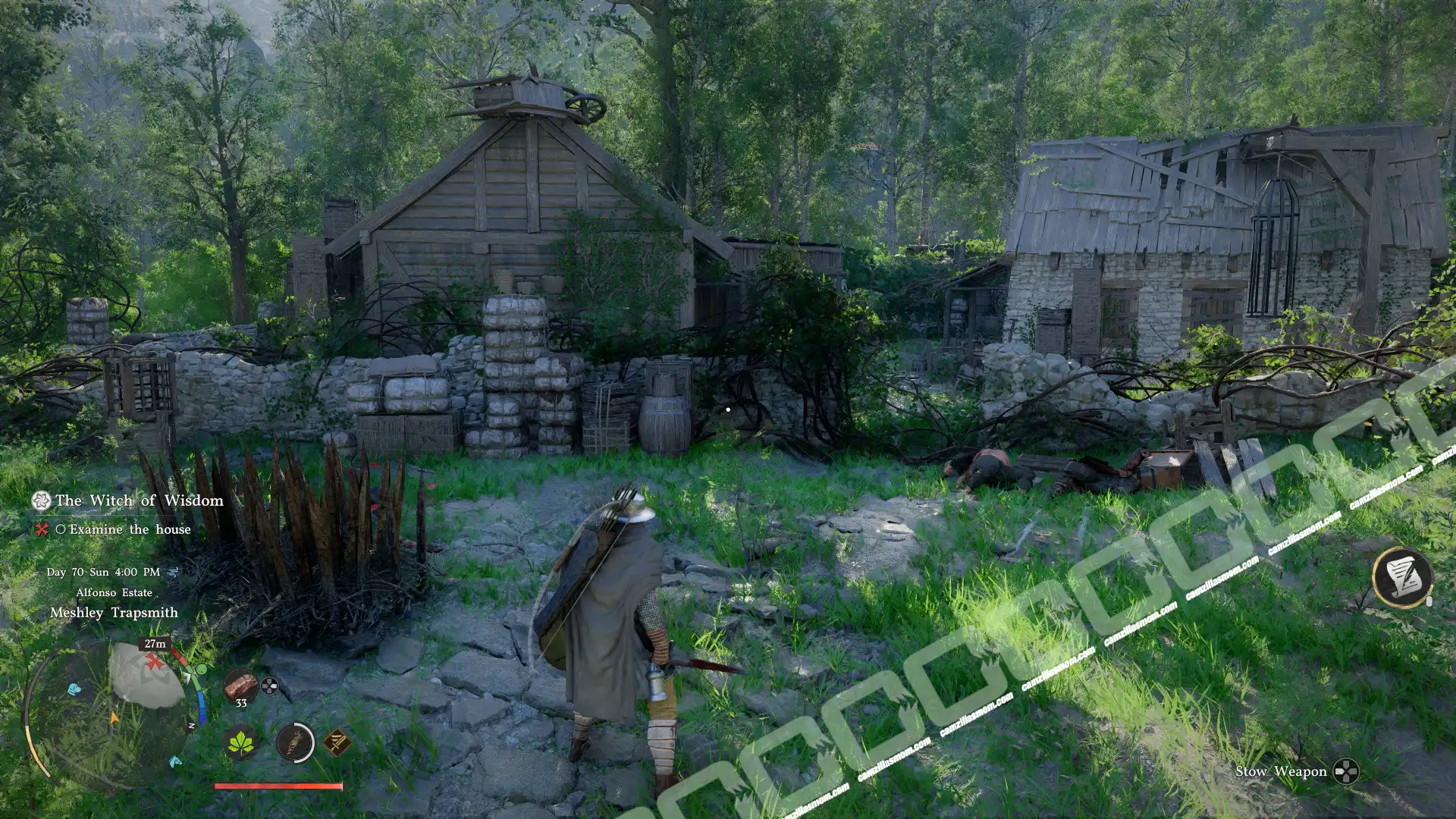This screenshot has width=1456, height=819.
Task: Click the red quest marker on minimap
Action: tap(155, 662)
